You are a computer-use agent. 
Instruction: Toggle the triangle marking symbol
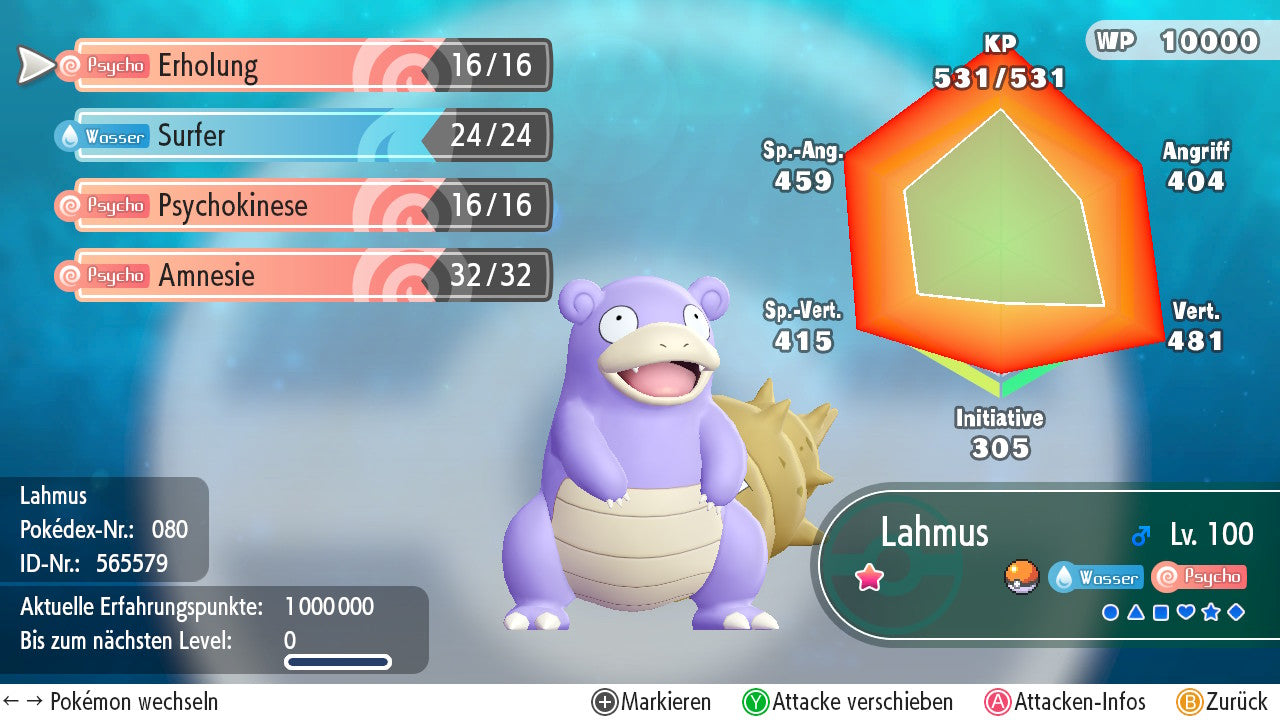click(x=1136, y=612)
